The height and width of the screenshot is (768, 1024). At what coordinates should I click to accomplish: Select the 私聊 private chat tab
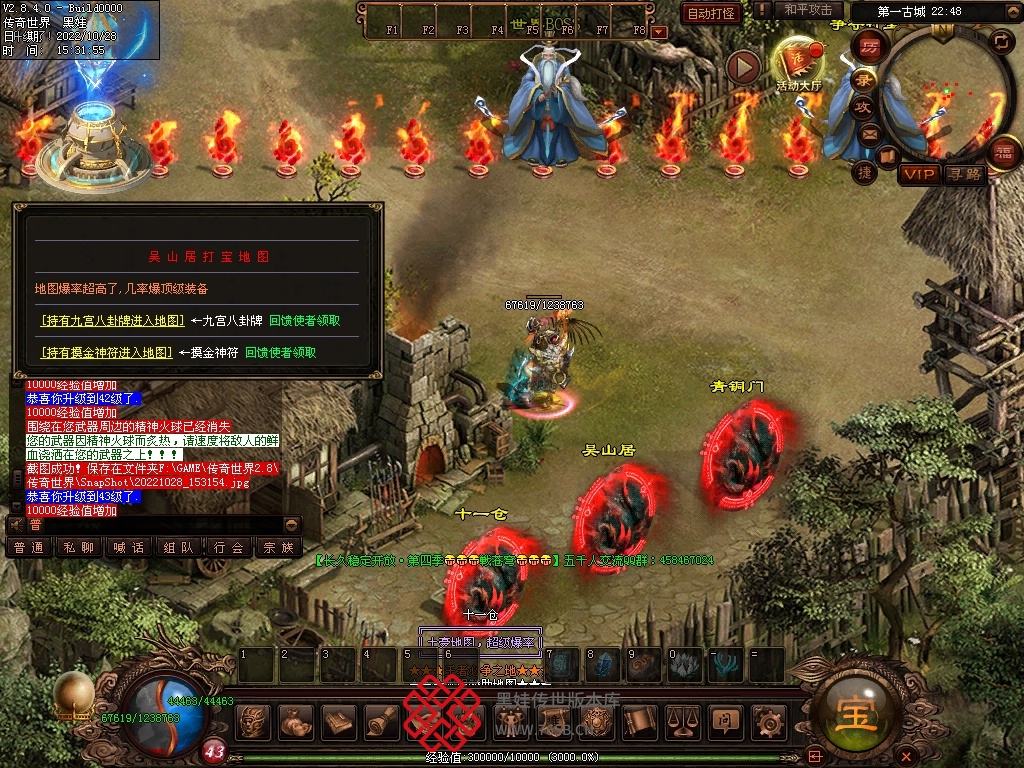[x=79, y=547]
